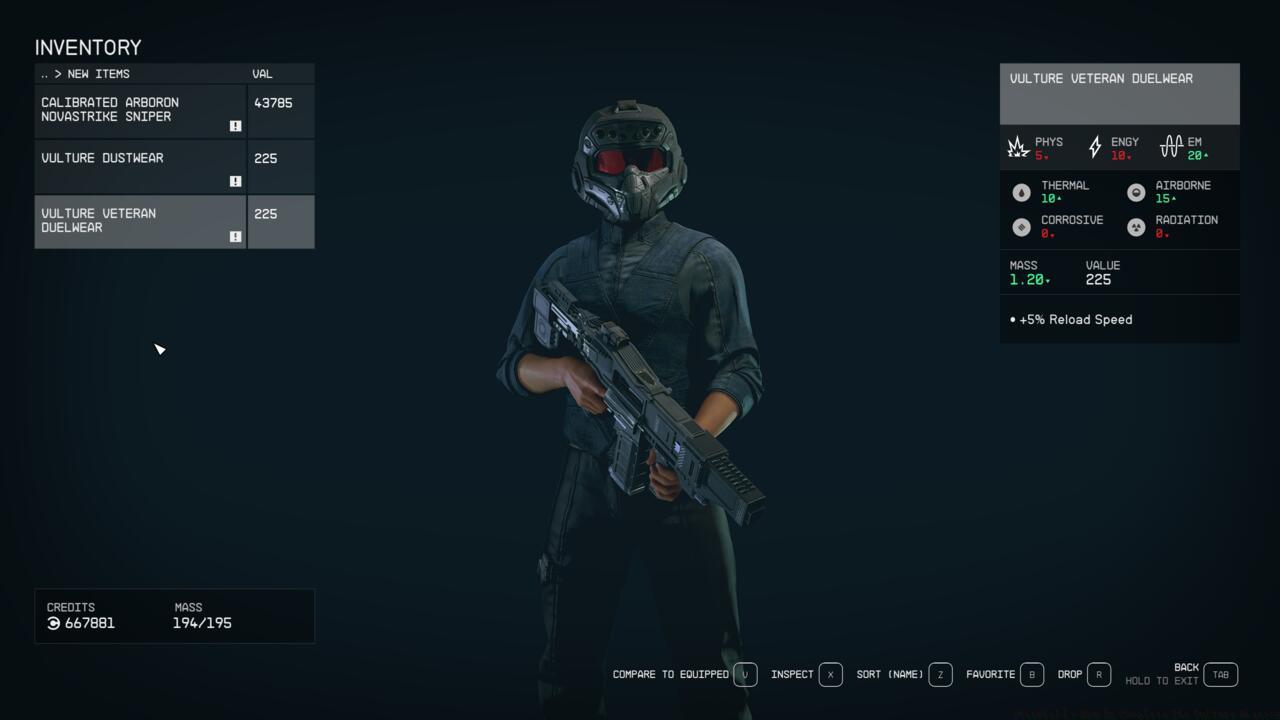Screen dimensions: 1280x720
Task: Click the PHYS resistance icon
Action: click(1018, 146)
